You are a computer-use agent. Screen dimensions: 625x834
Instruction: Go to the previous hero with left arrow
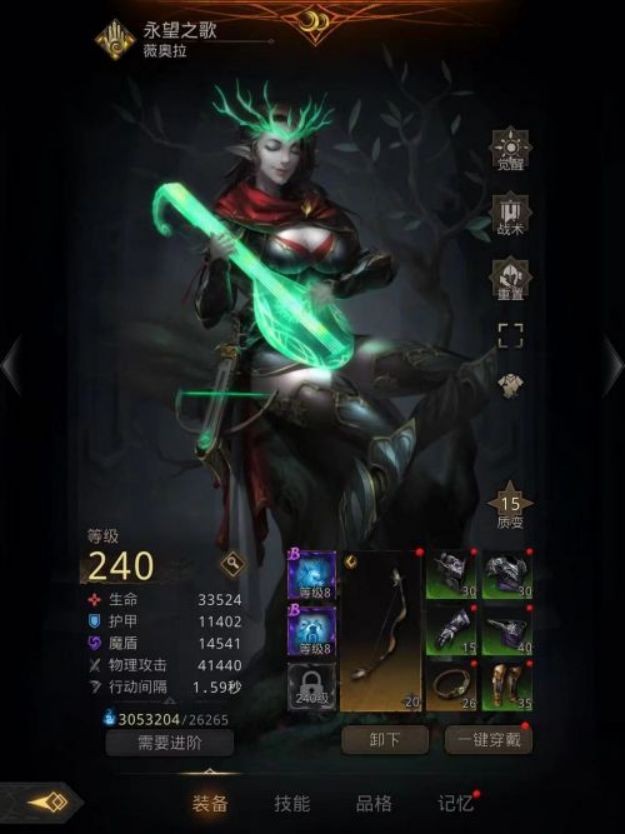(12, 364)
